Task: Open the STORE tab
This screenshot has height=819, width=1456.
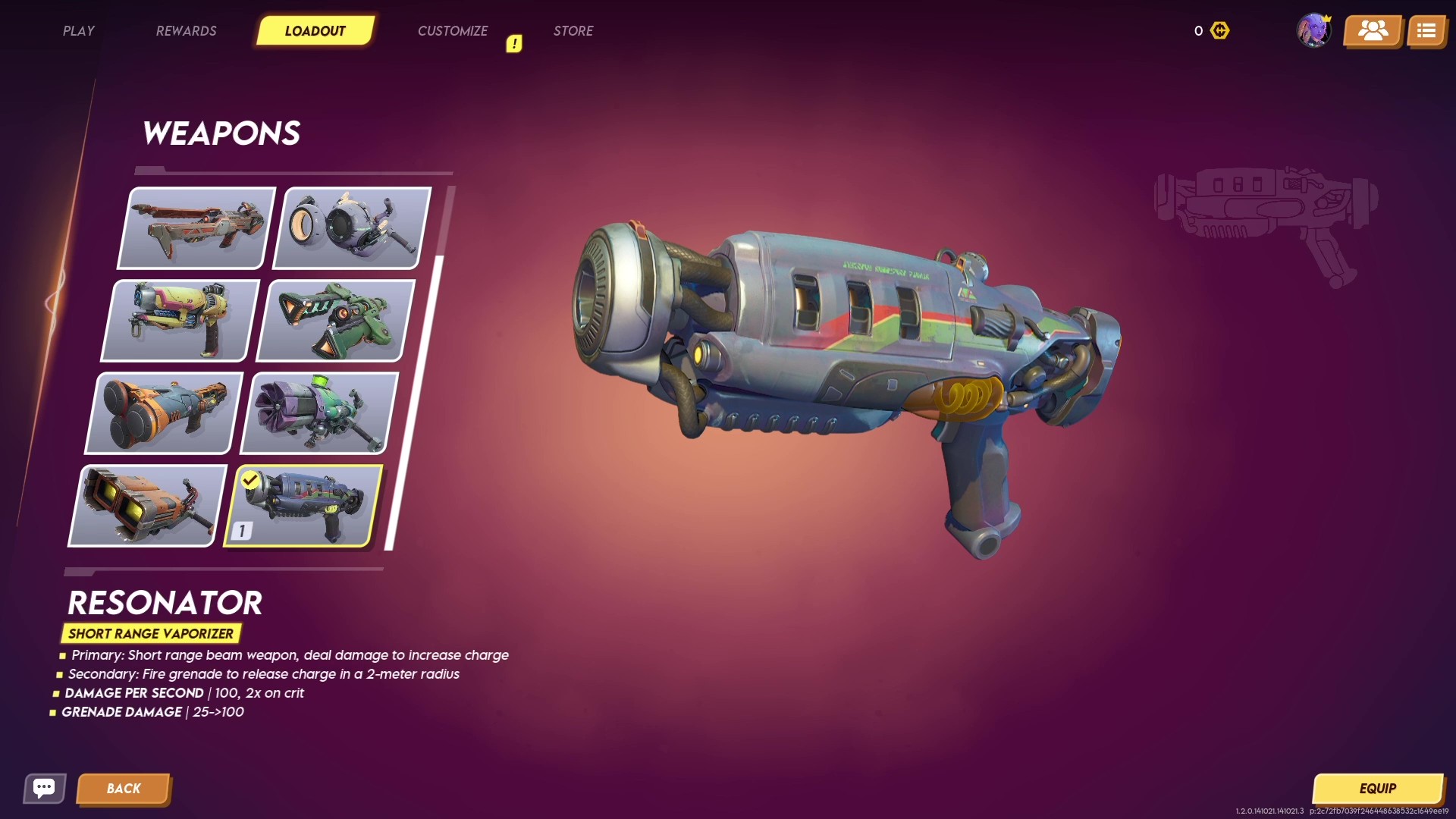Action: coord(573,31)
